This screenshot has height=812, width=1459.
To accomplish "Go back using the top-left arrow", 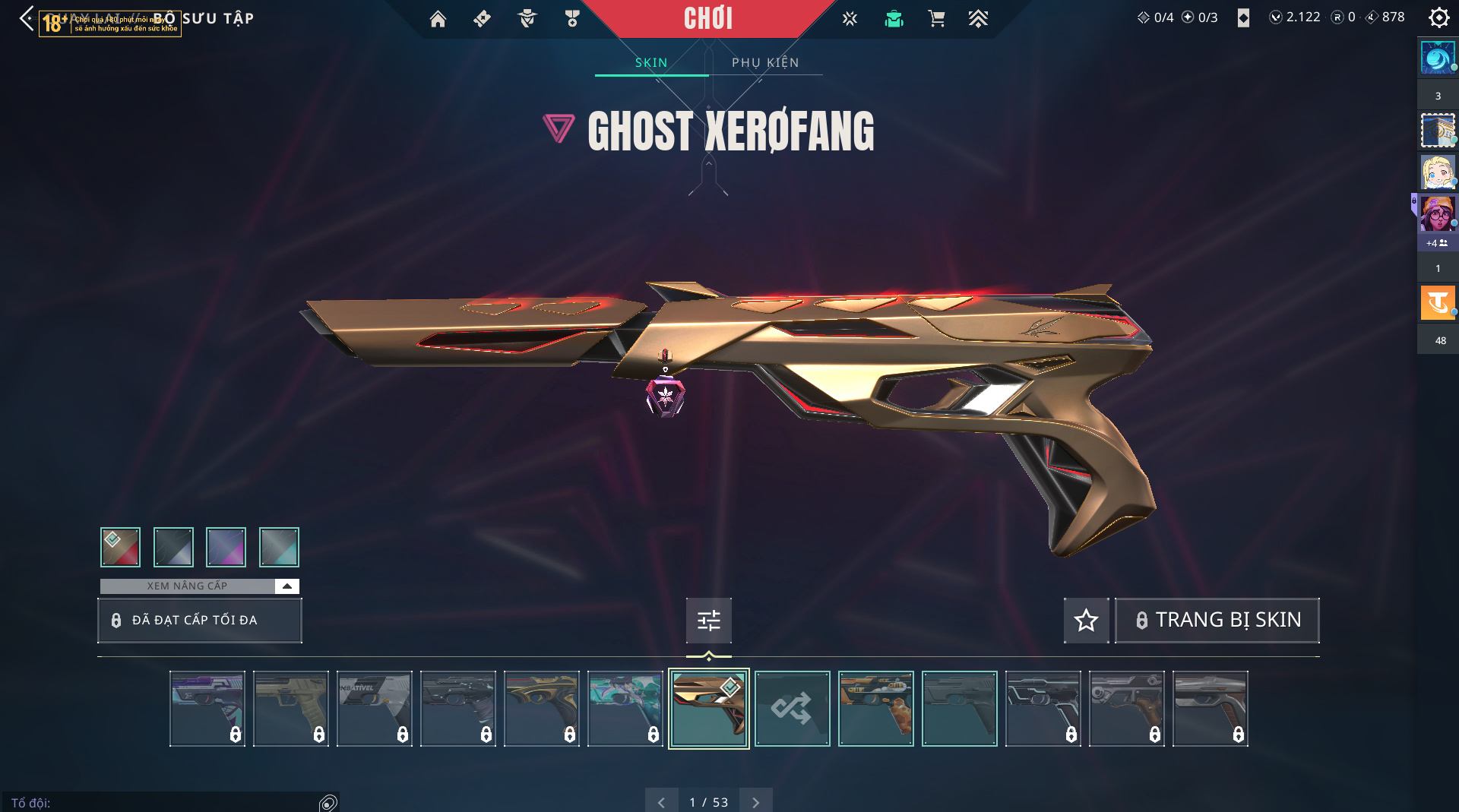I will pos(27,18).
